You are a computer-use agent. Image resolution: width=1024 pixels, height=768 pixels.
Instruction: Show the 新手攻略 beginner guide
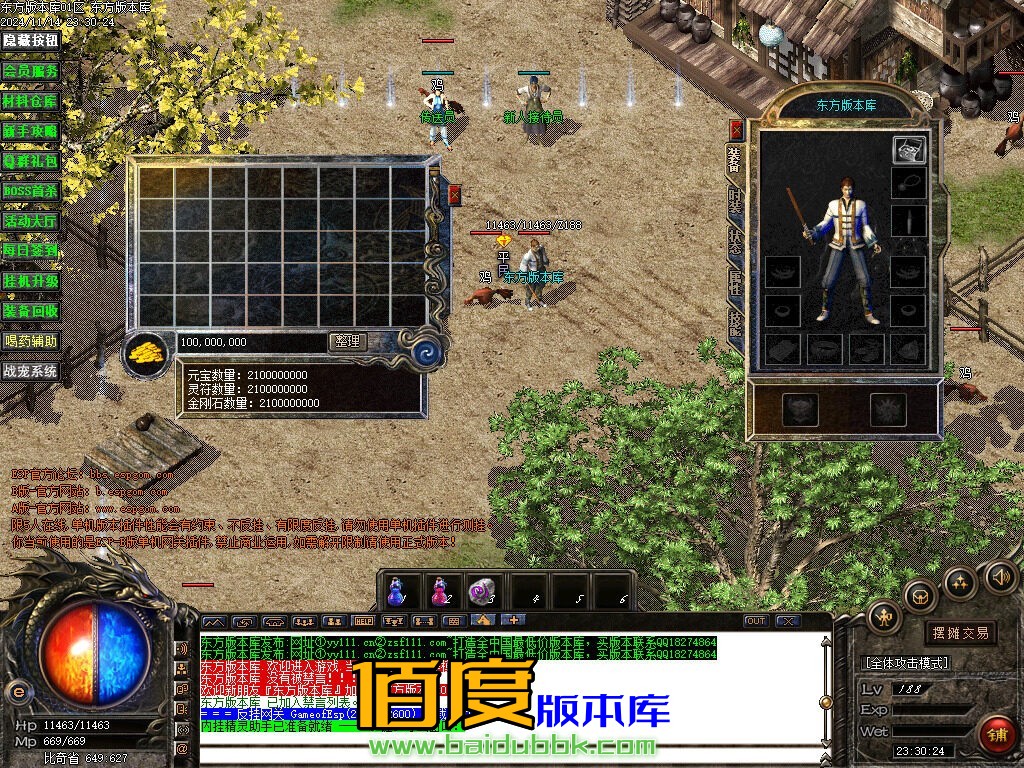pyautogui.click(x=31, y=131)
